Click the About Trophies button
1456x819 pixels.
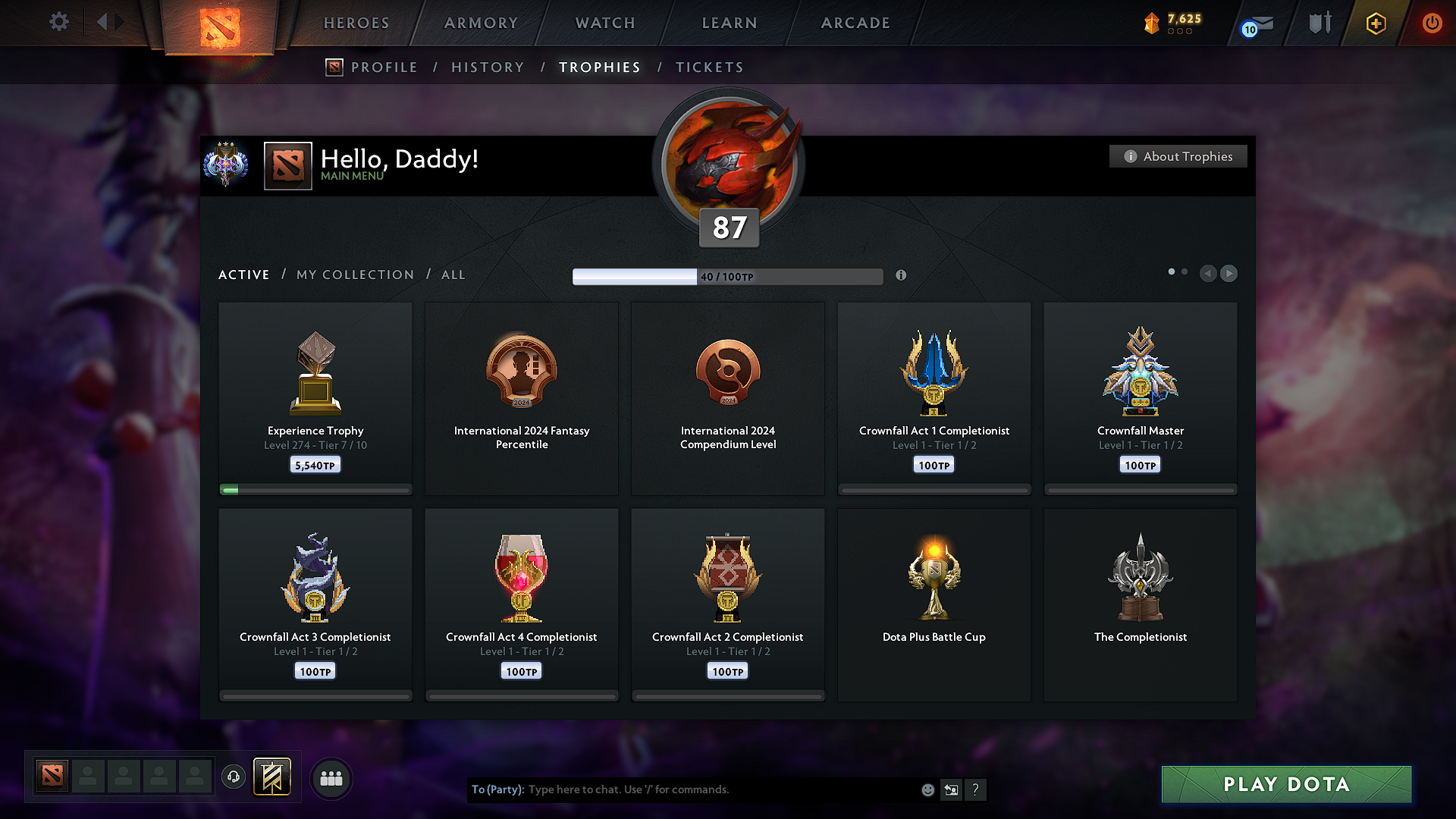click(1178, 156)
